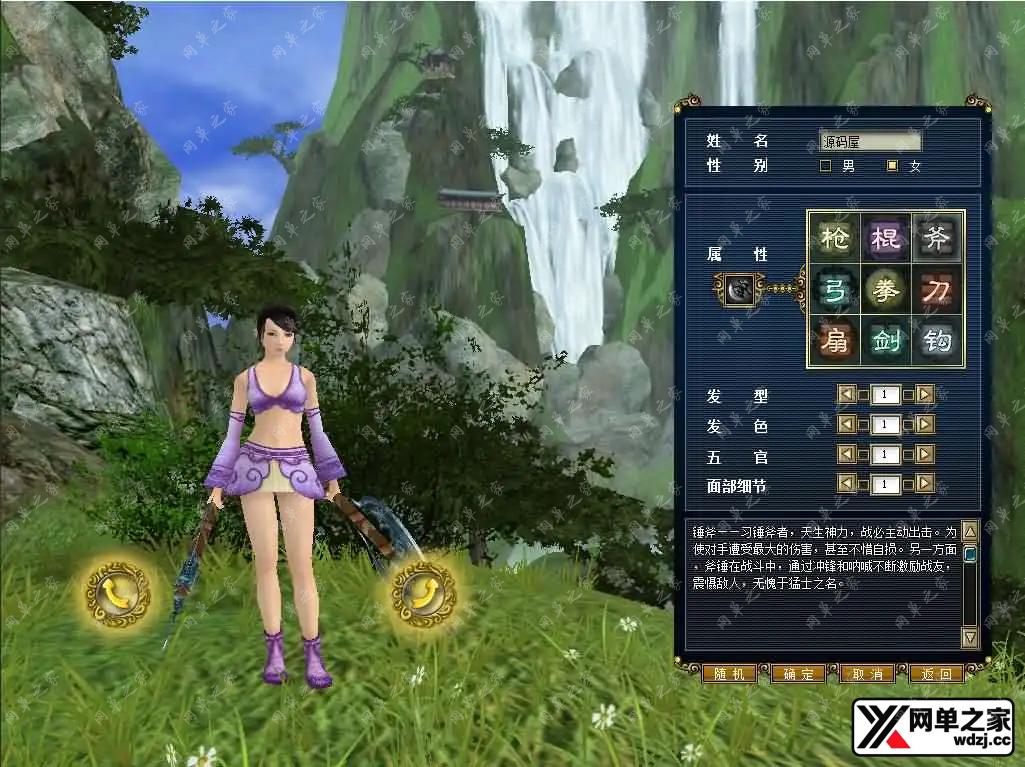Choose the 钩 weapon tile

[937, 341]
